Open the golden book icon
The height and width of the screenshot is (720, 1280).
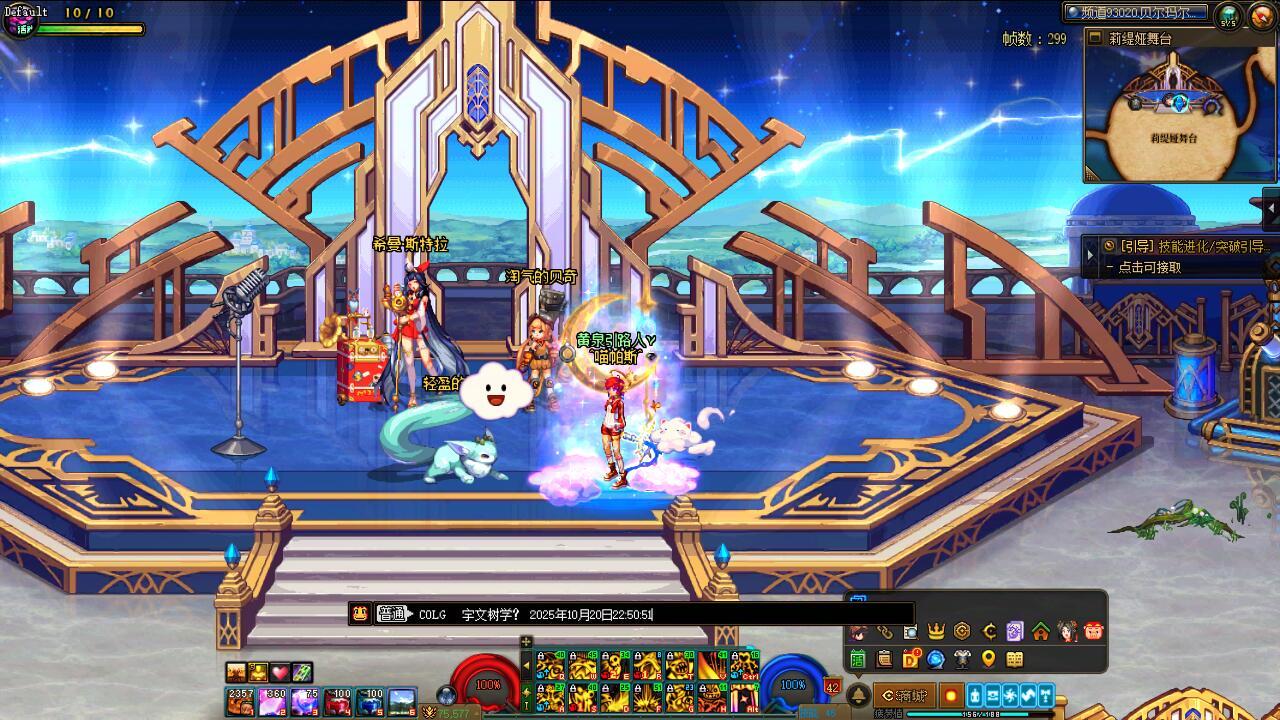pos(1014,659)
